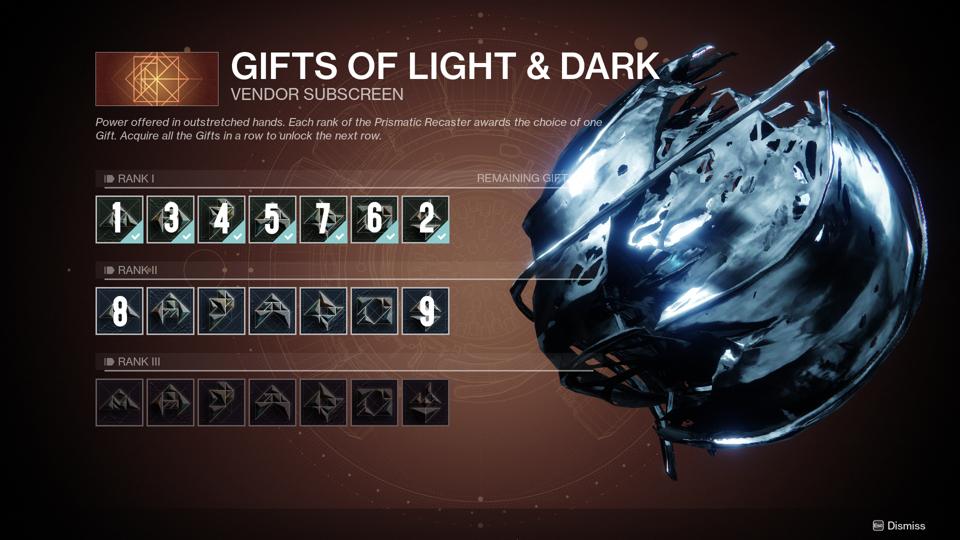Choose the Rank I gift labeled 6

tap(374, 219)
